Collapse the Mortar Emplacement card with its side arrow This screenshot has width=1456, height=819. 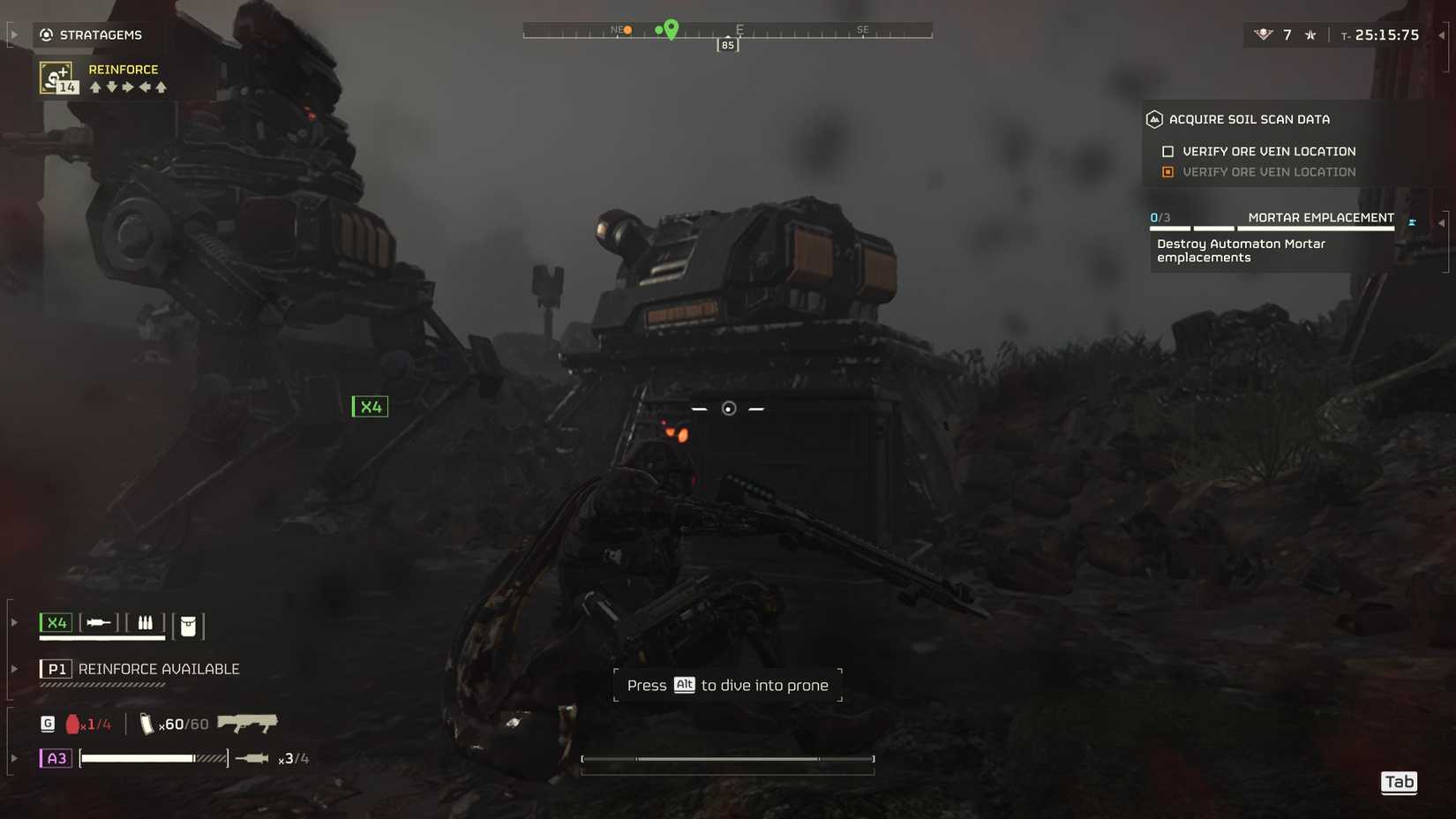[1444, 222]
